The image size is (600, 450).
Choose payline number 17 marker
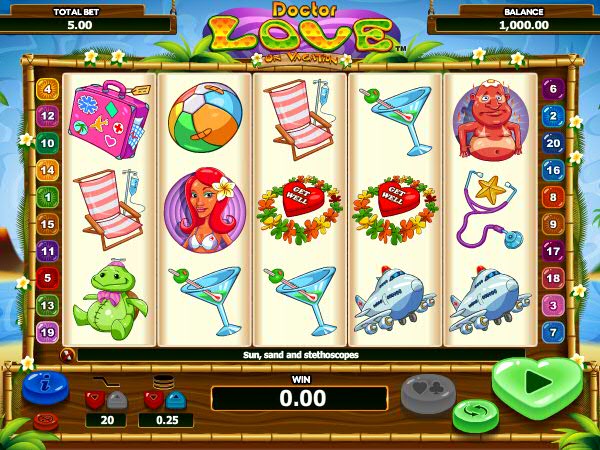click(x=552, y=251)
